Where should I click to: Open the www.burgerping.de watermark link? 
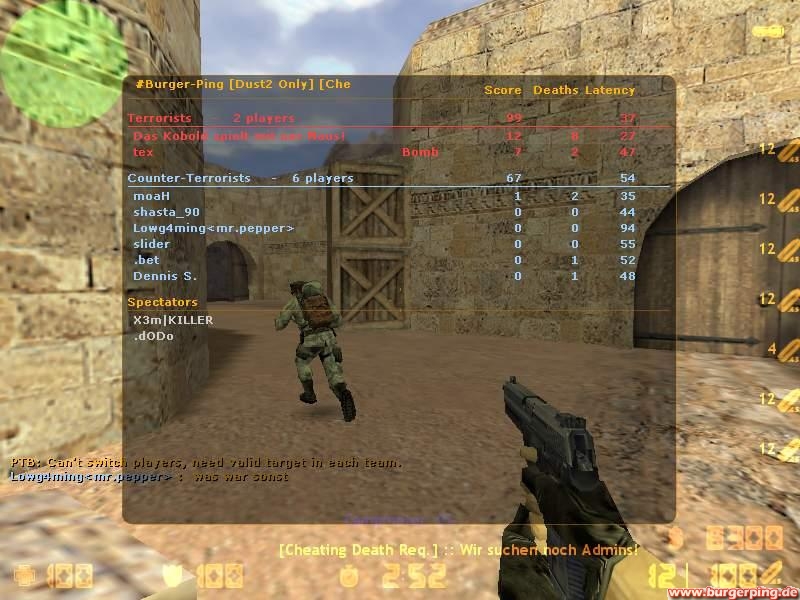733,592
